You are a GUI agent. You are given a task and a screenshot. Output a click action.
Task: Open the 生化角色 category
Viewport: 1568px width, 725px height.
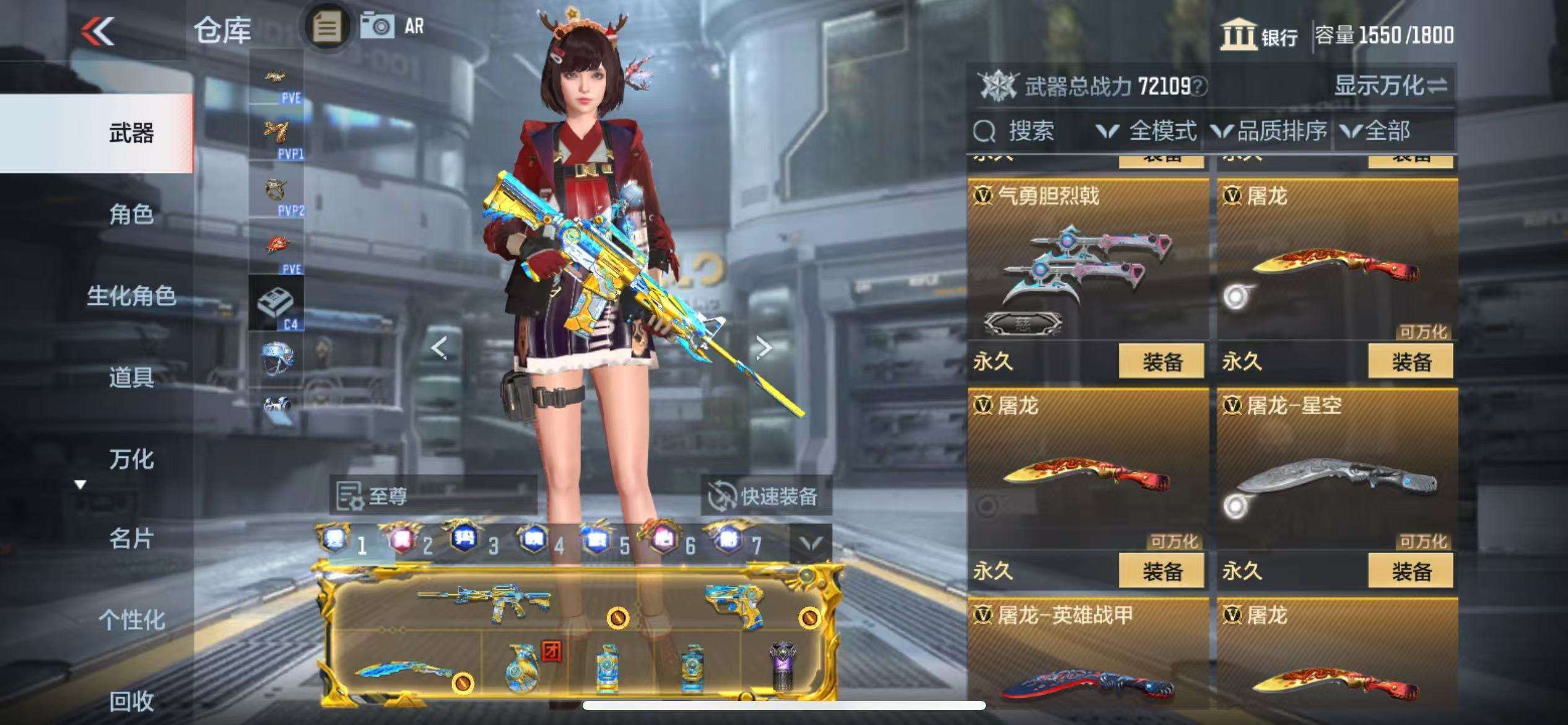point(131,296)
